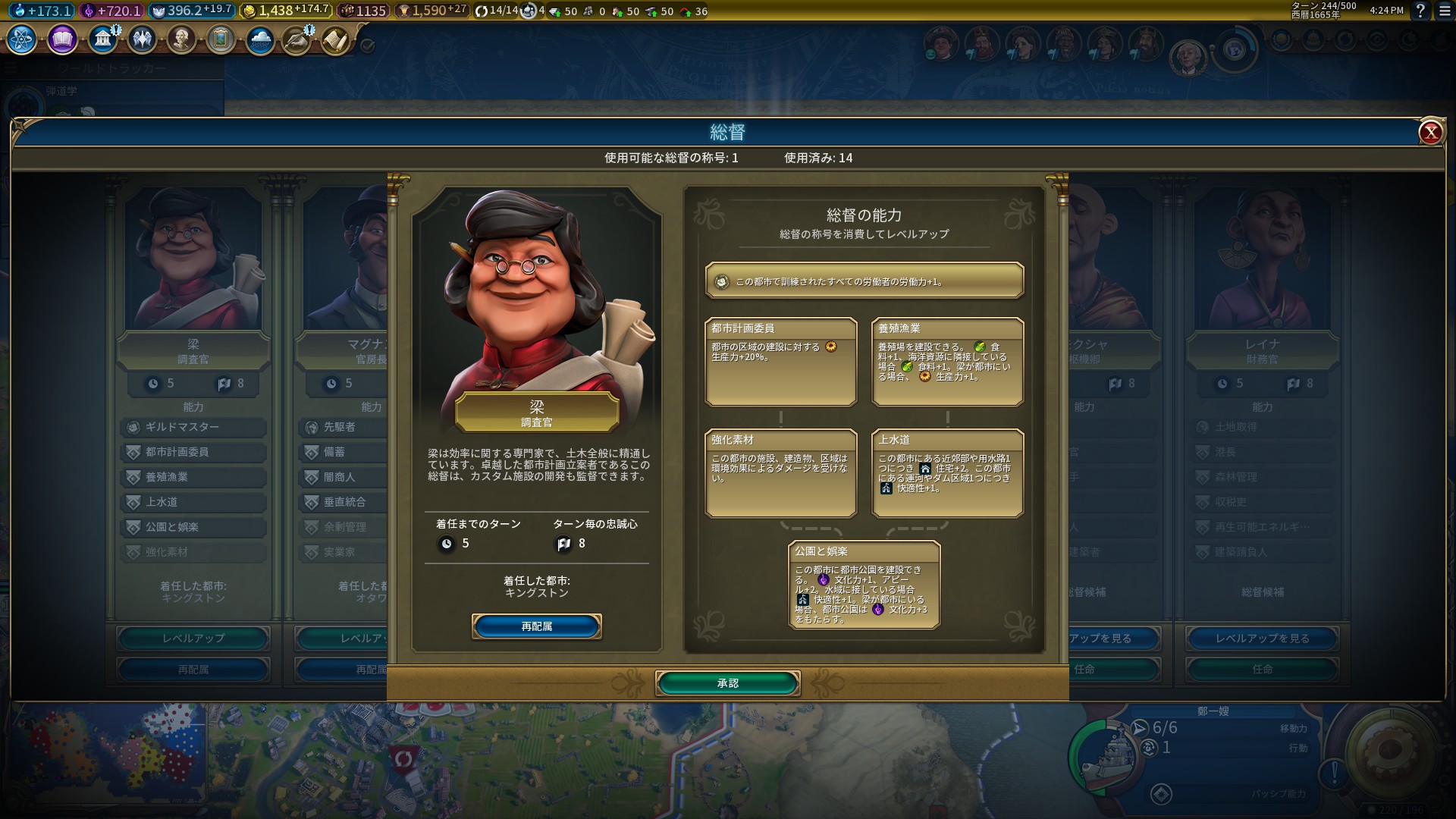Select the 公園と娯楽 promotion card
The image size is (1456, 819).
coord(864,584)
